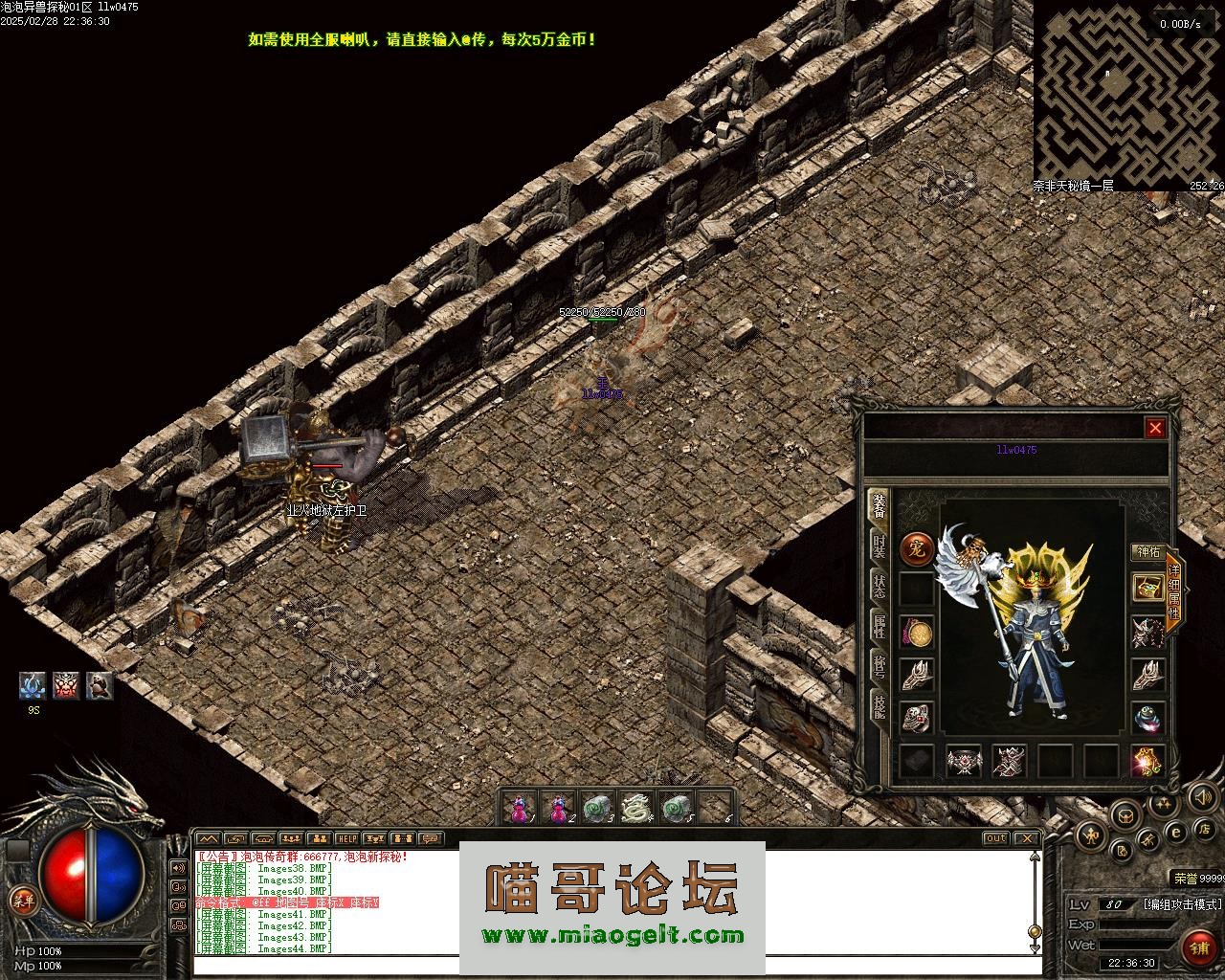
Task: Click the round 宠 pet button
Action: [917, 548]
